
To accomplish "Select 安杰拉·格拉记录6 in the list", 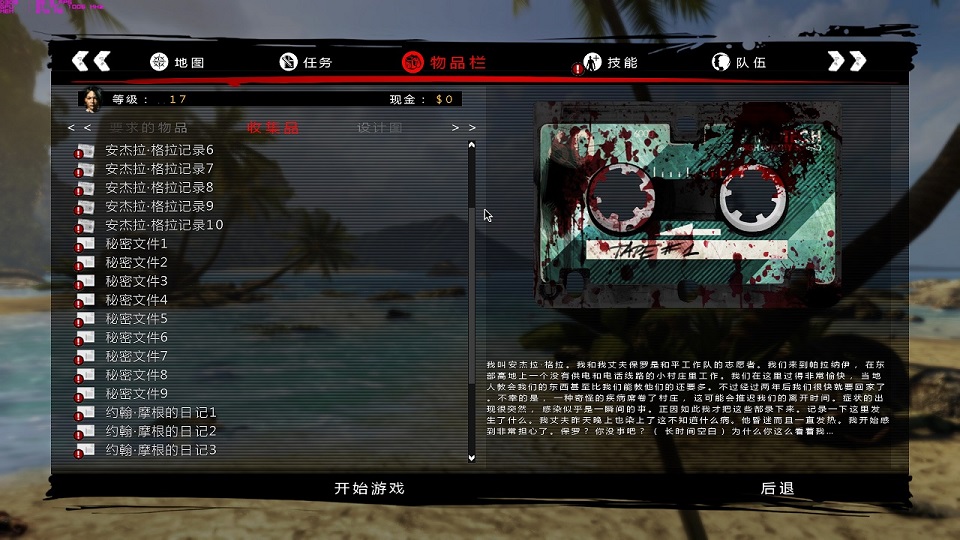I will click(159, 150).
